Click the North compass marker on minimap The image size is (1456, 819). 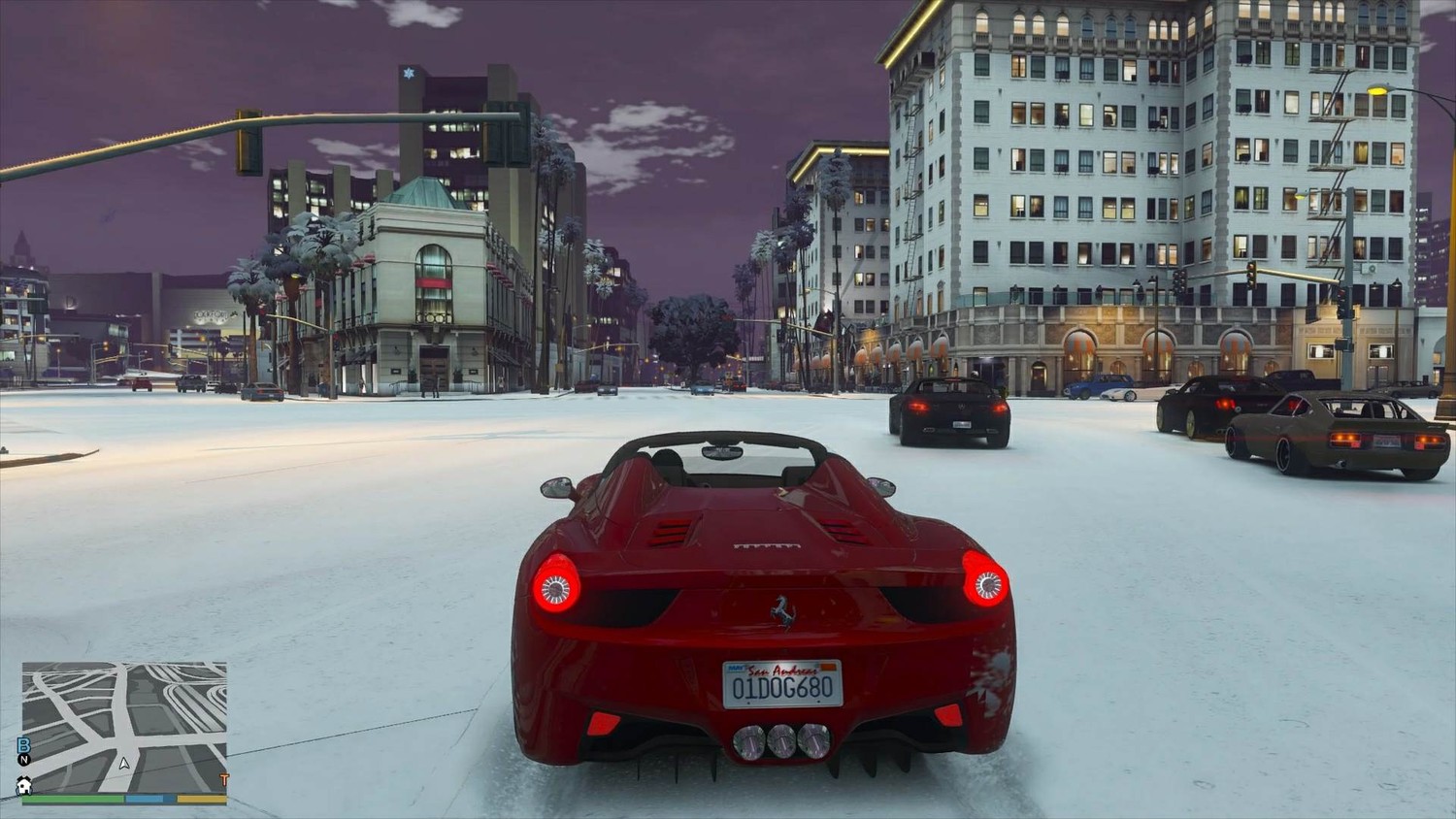point(24,760)
